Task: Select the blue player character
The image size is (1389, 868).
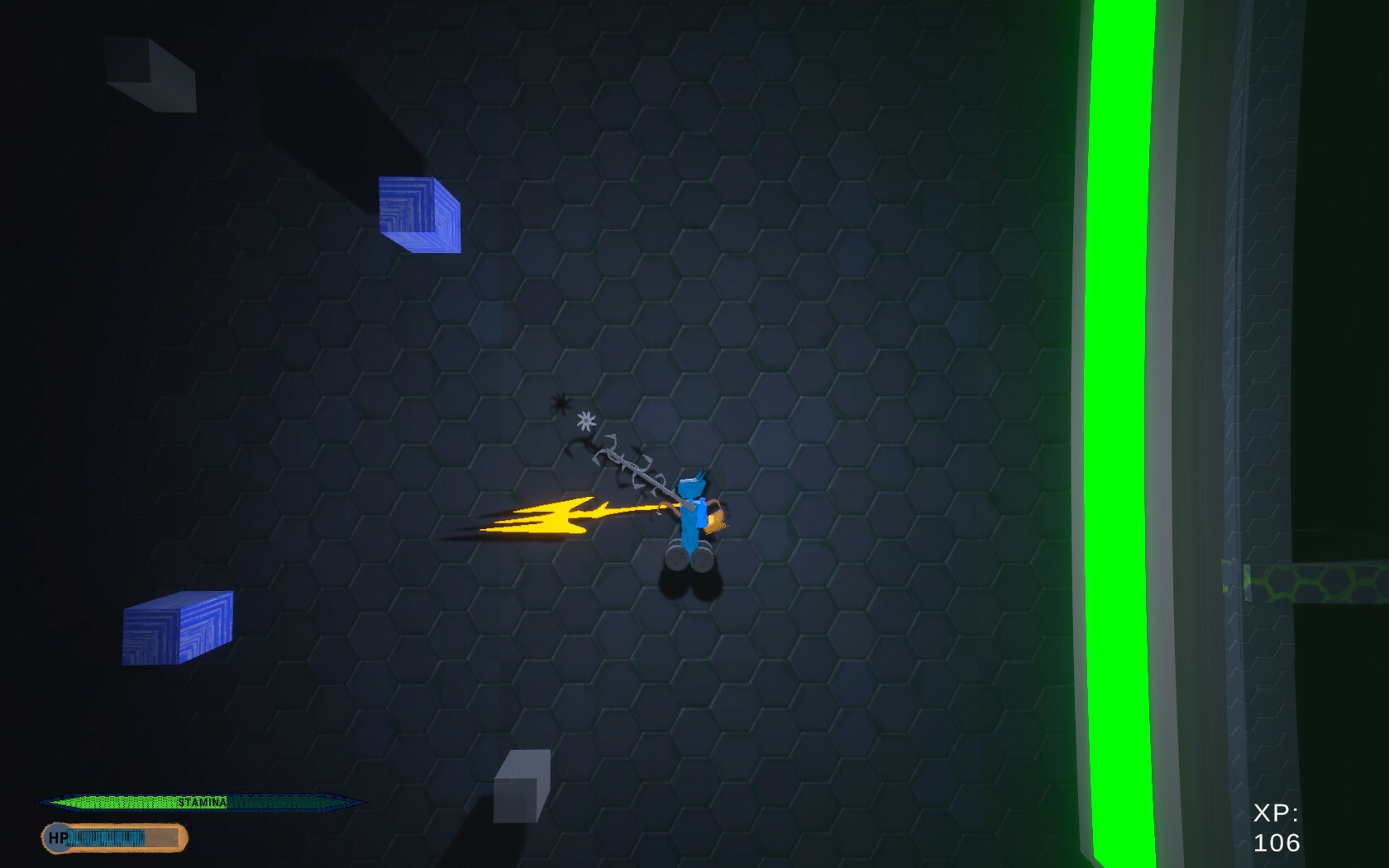Action: tap(690, 513)
